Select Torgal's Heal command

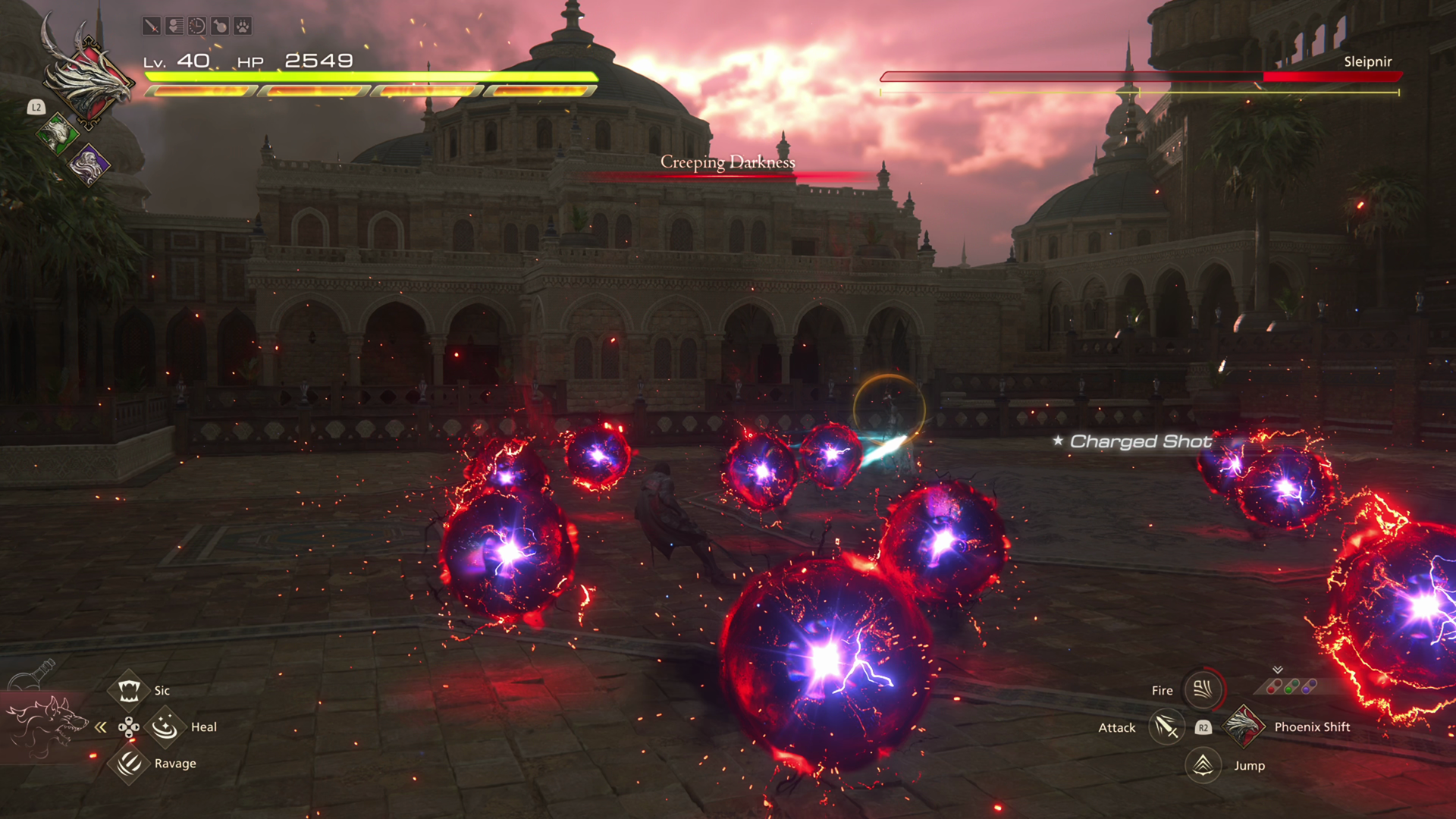coord(165,727)
